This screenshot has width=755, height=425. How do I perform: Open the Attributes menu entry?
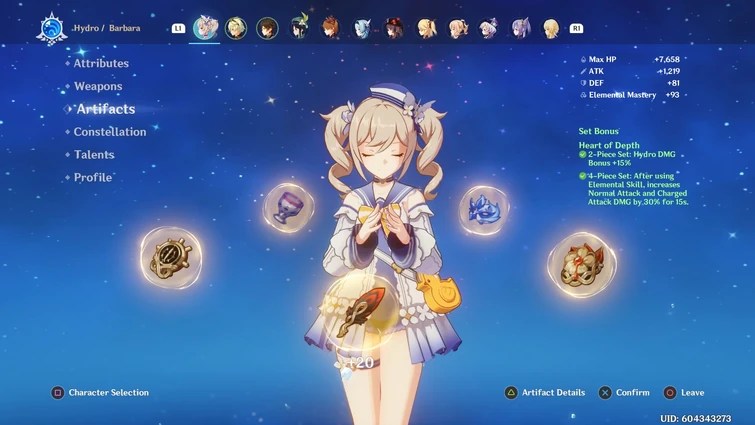101,63
